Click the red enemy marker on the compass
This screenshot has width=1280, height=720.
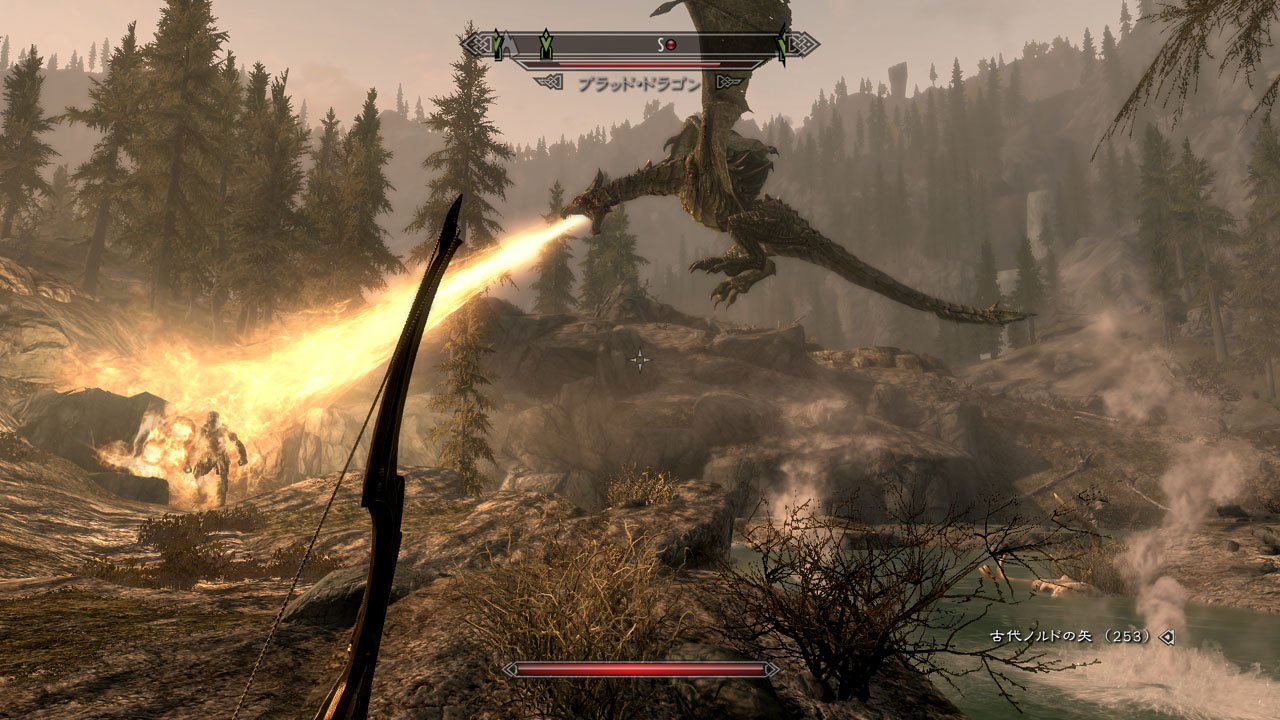672,44
